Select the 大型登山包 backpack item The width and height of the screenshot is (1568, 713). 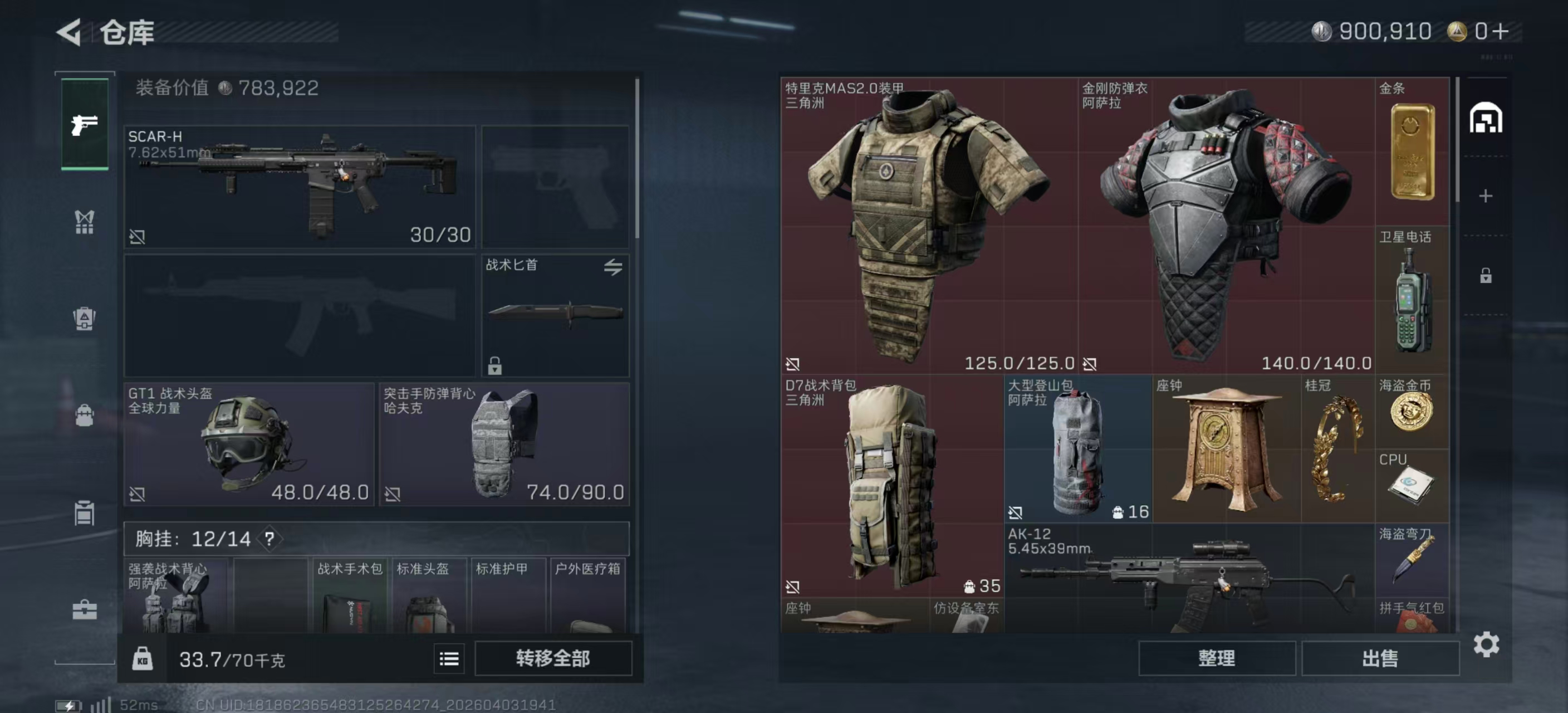point(1077,448)
